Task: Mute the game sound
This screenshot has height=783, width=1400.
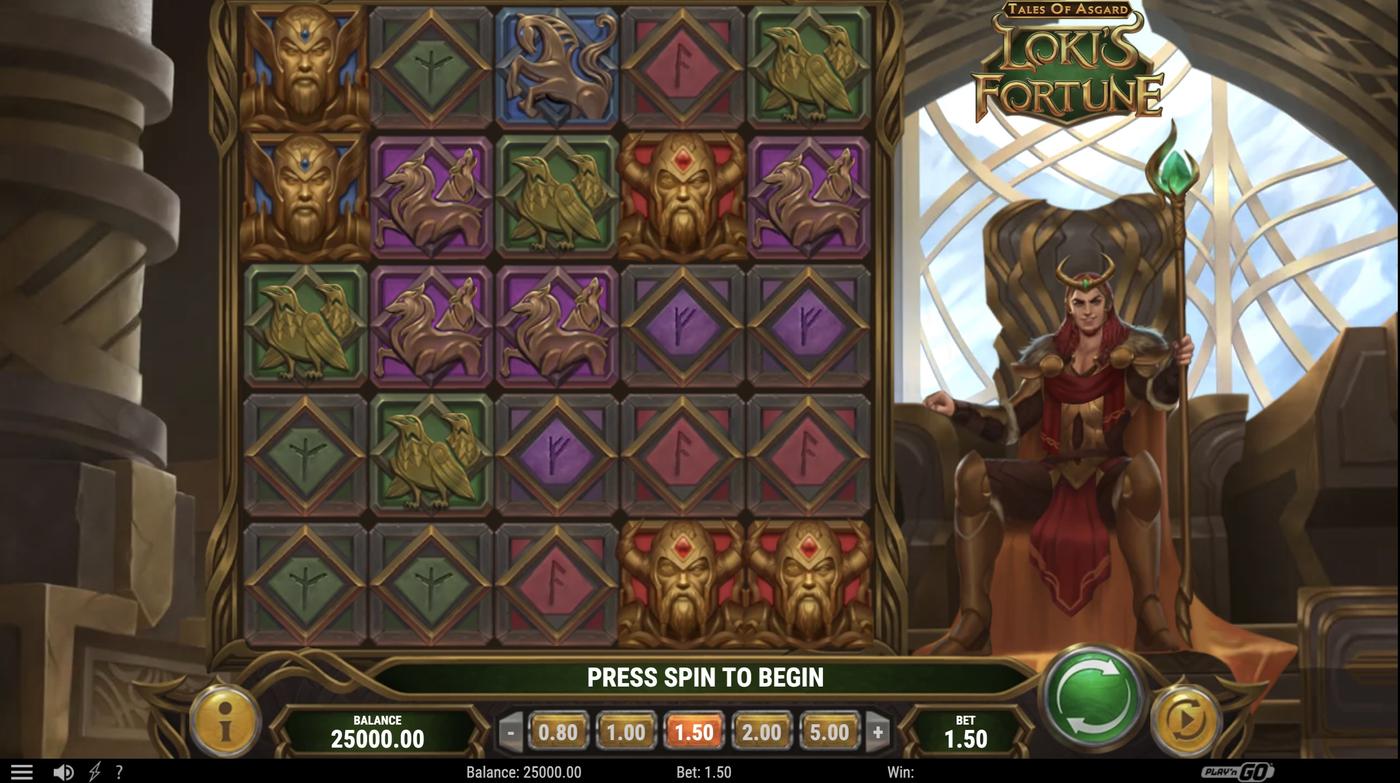Action: tap(63, 770)
